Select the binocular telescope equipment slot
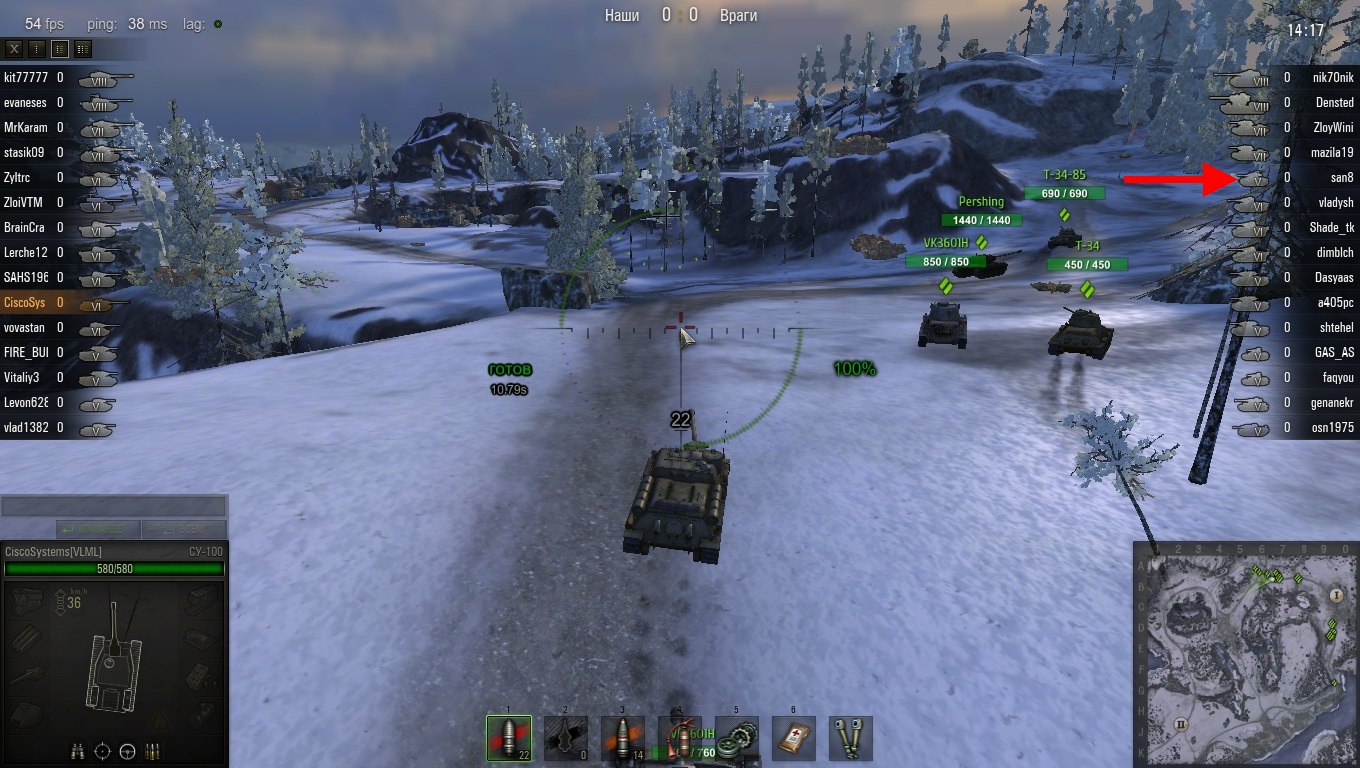 point(851,739)
